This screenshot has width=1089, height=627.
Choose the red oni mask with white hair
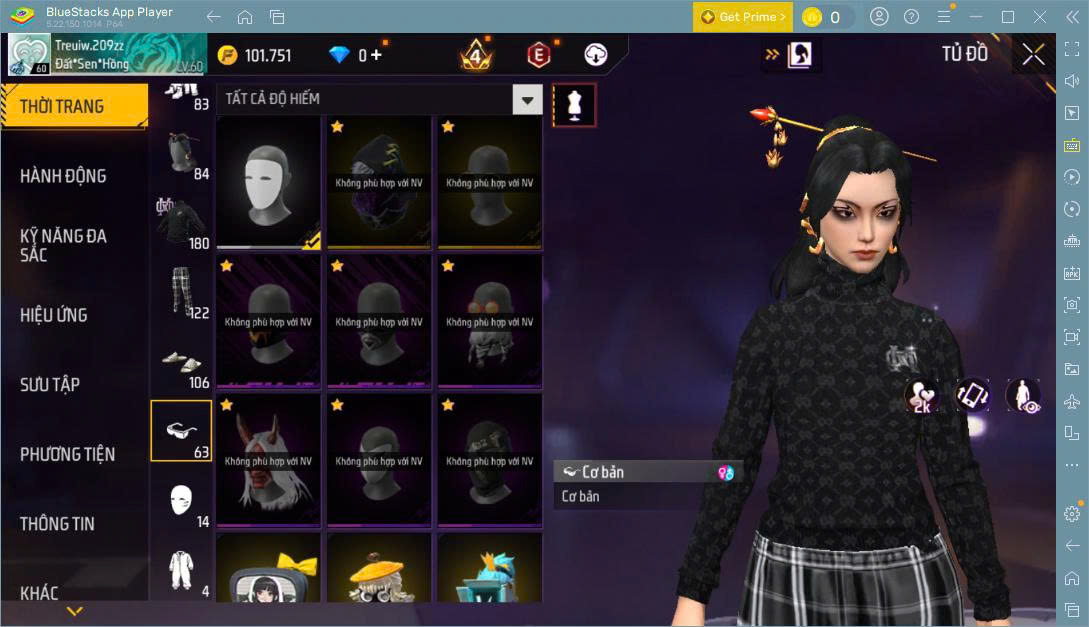(x=268, y=461)
